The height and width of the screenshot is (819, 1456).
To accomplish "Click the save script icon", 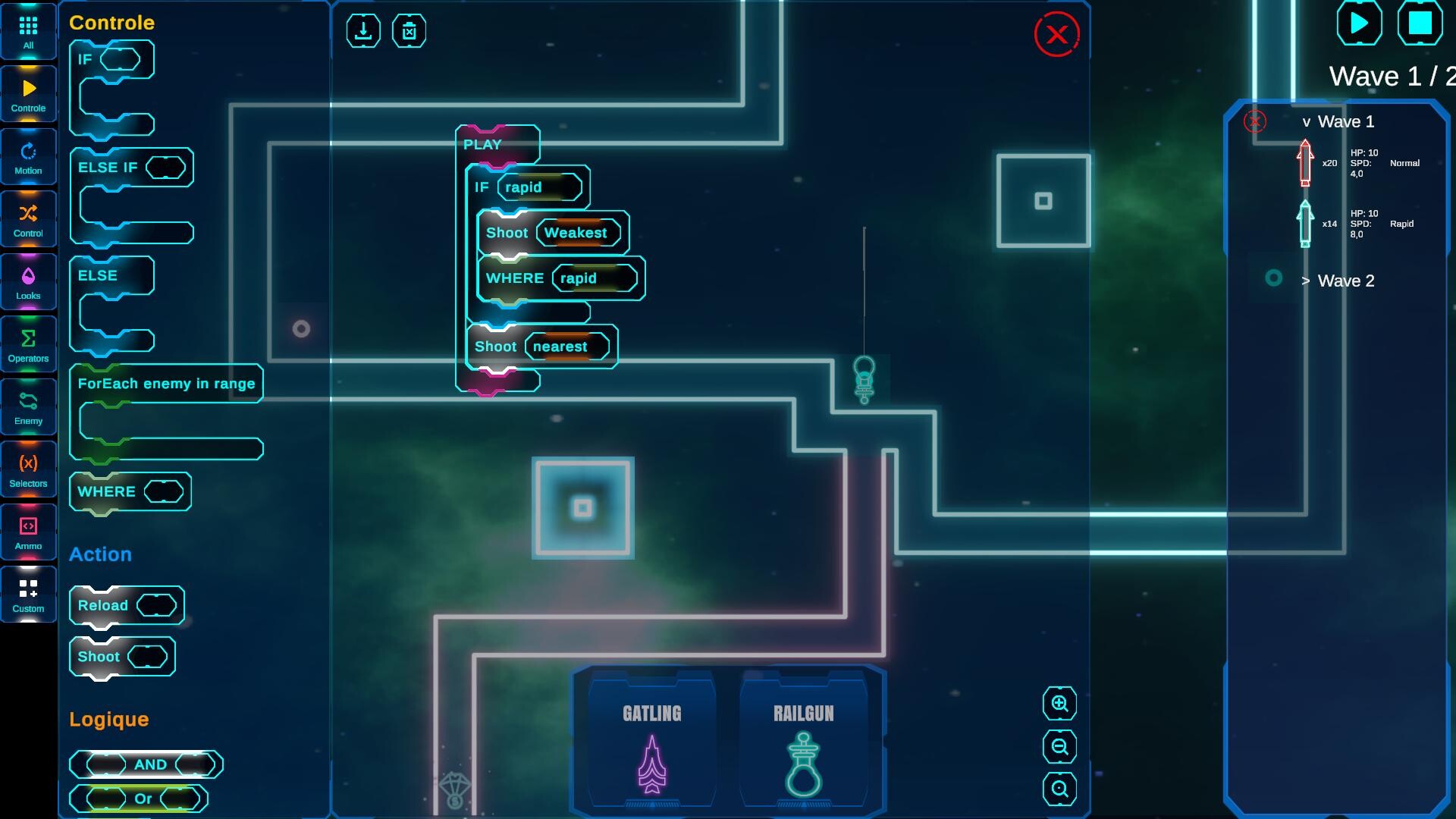I will tap(364, 30).
